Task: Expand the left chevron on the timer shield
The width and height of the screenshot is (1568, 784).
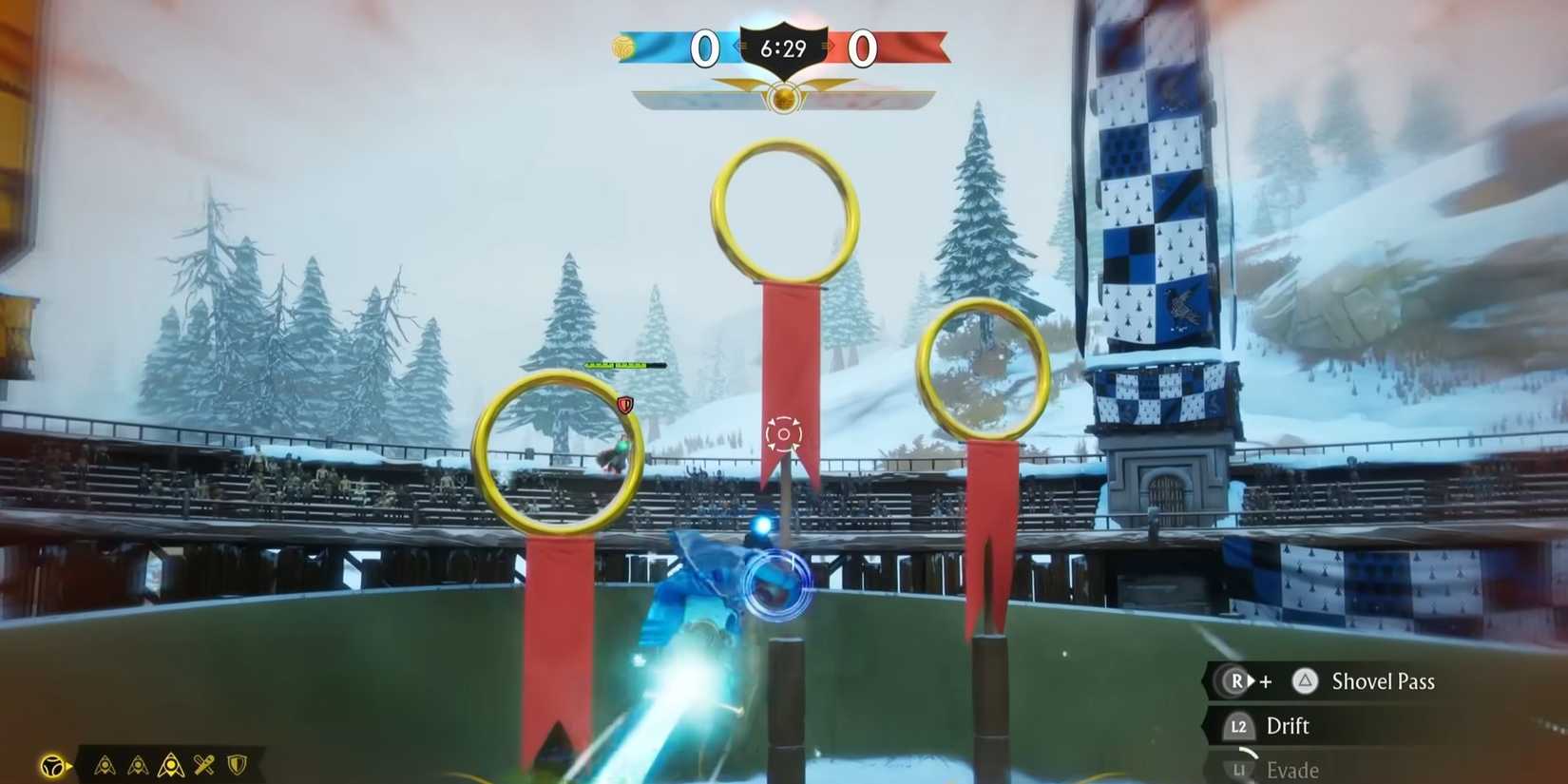Action: [739, 46]
